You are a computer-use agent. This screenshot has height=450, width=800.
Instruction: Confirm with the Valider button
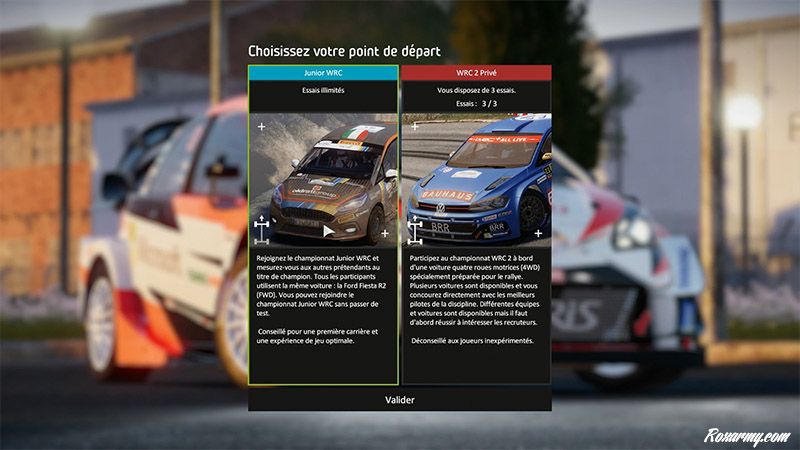(400, 399)
